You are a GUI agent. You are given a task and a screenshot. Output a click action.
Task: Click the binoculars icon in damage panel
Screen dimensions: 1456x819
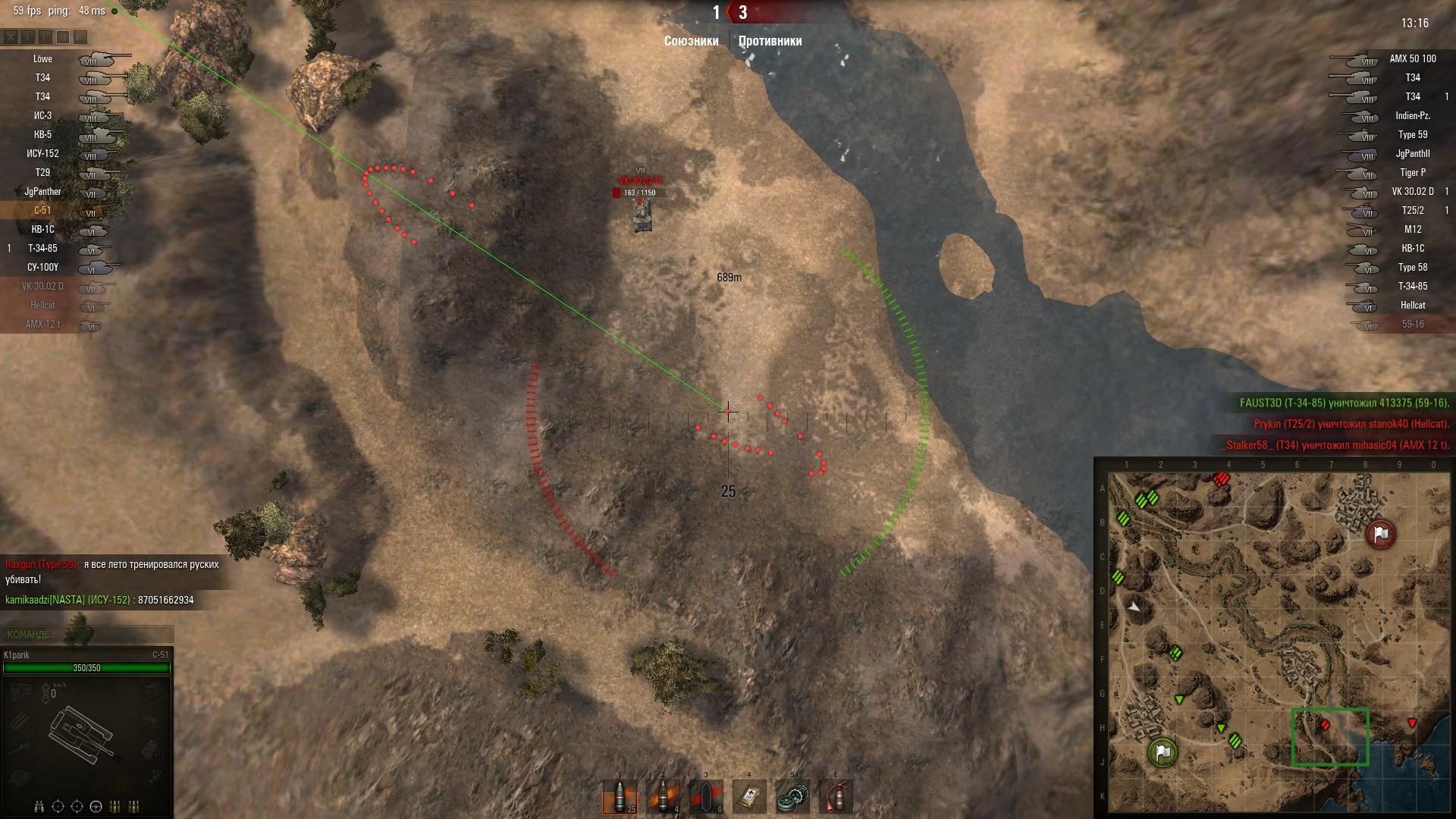tap(39, 806)
